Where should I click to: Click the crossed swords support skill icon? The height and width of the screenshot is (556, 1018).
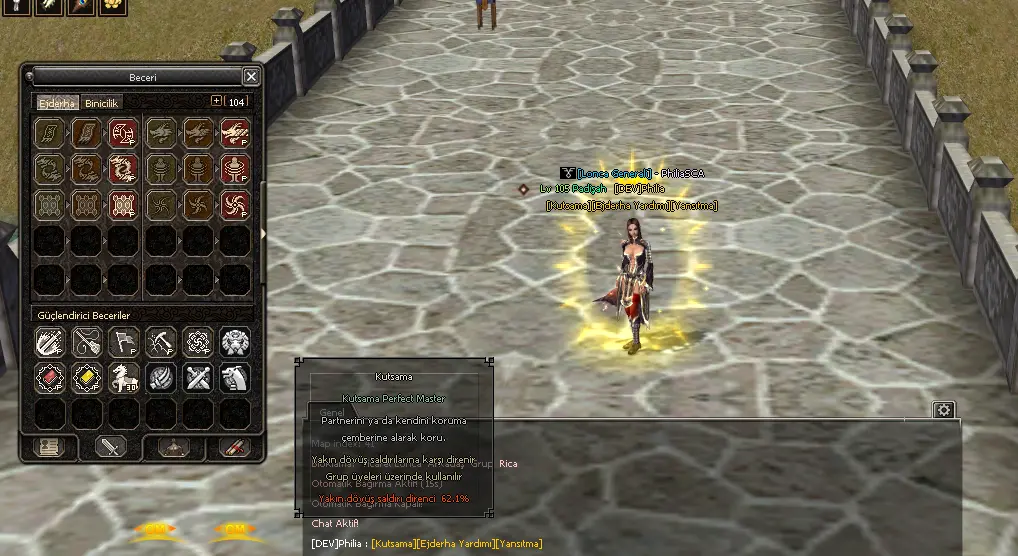click(x=197, y=377)
